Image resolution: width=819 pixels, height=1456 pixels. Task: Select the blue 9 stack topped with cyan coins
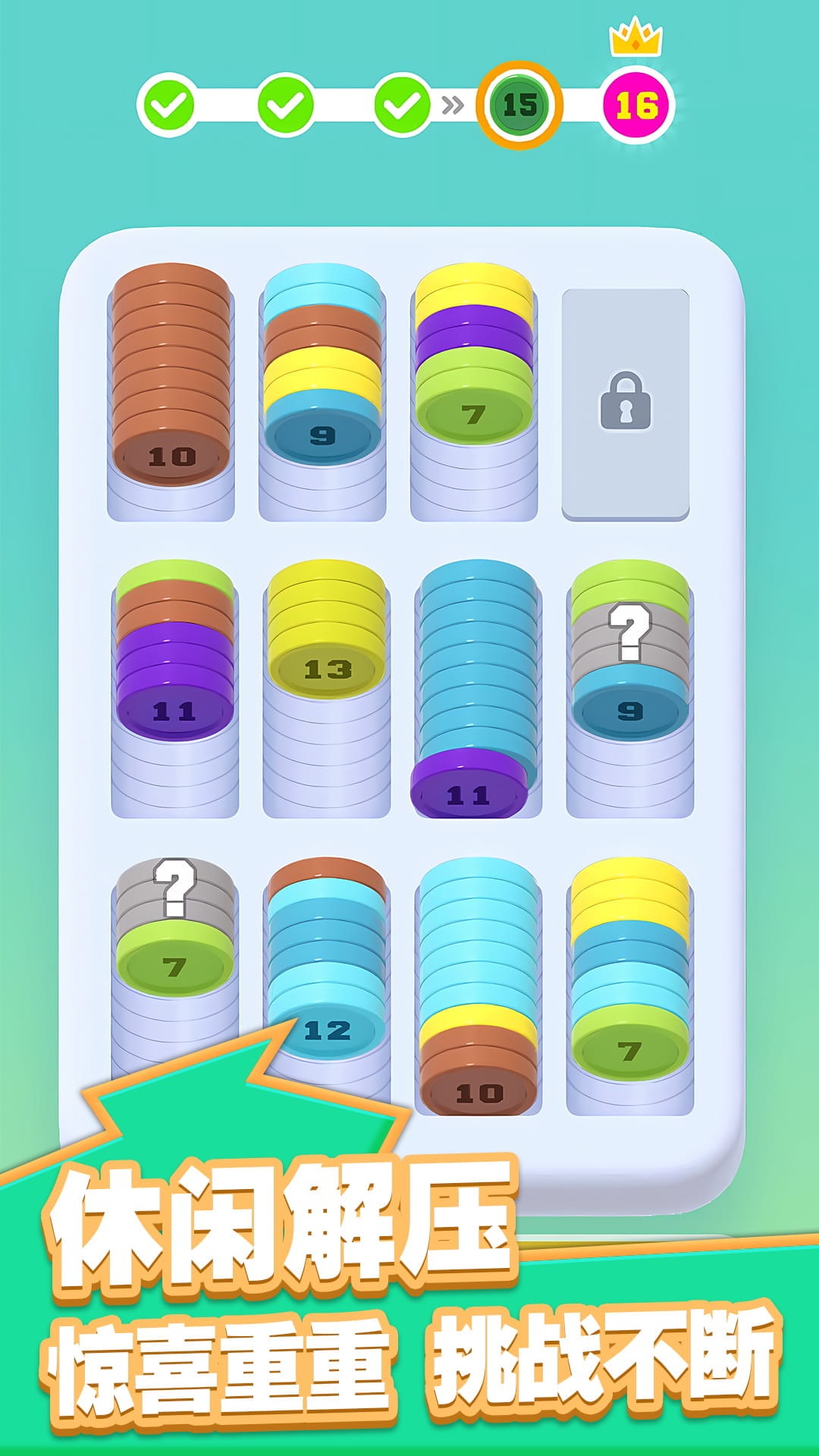[x=322, y=372]
